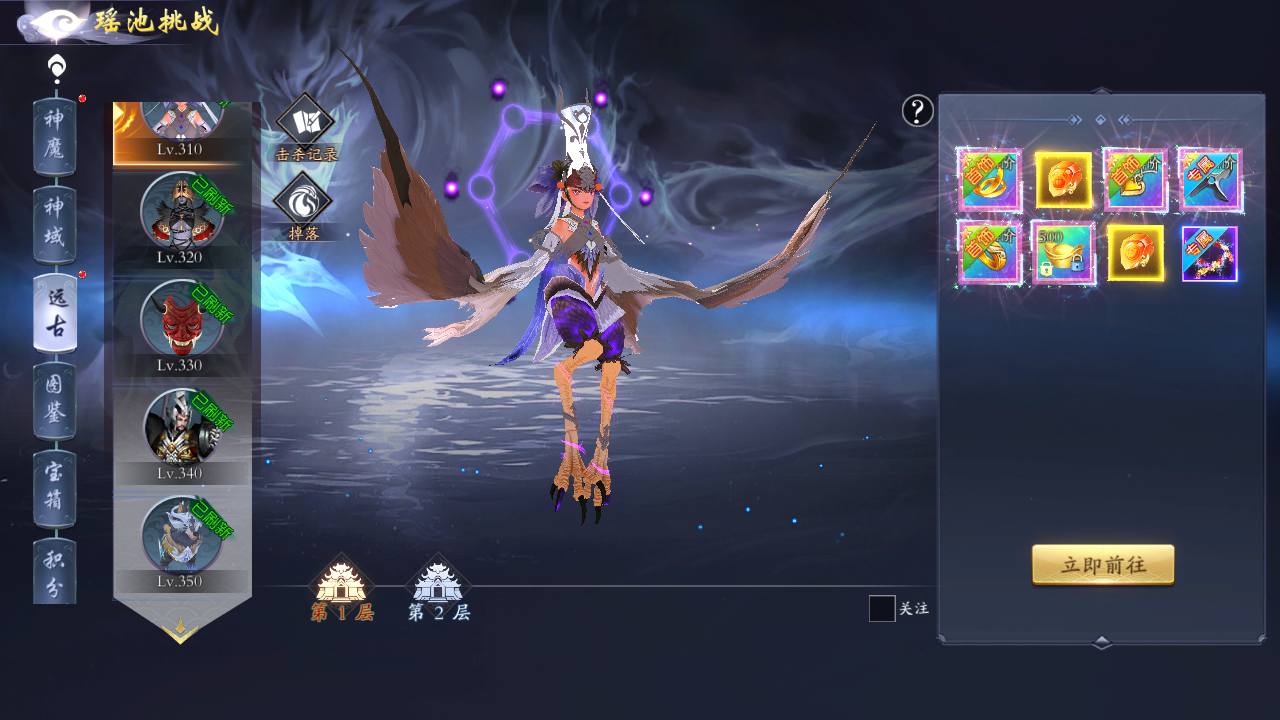The height and width of the screenshot is (720, 1280).
Task: Click the 立即前往 go-now button
Action: (1102, 565)
